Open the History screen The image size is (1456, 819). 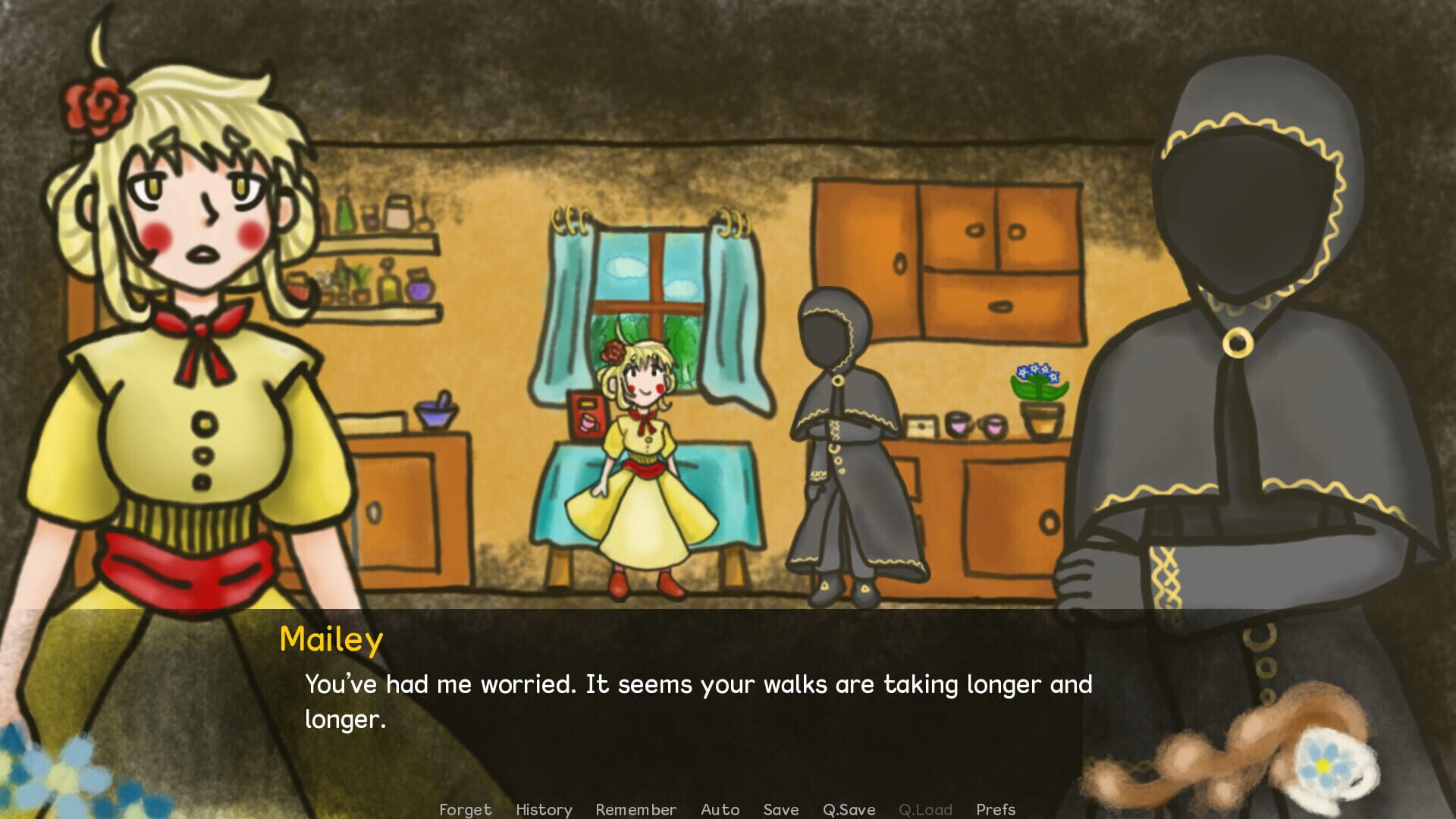544,809
